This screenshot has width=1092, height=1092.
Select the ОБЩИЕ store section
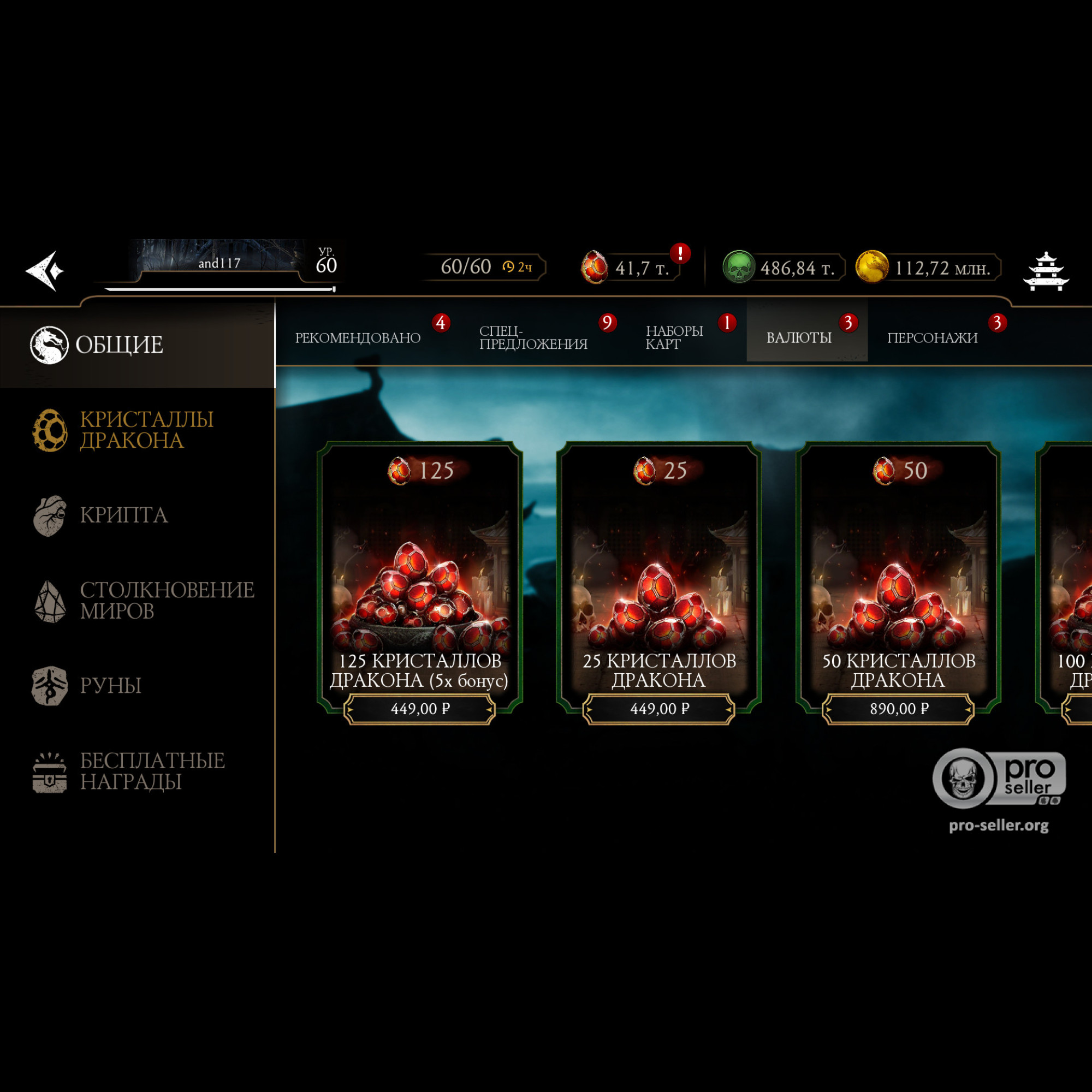click(120, 345)
